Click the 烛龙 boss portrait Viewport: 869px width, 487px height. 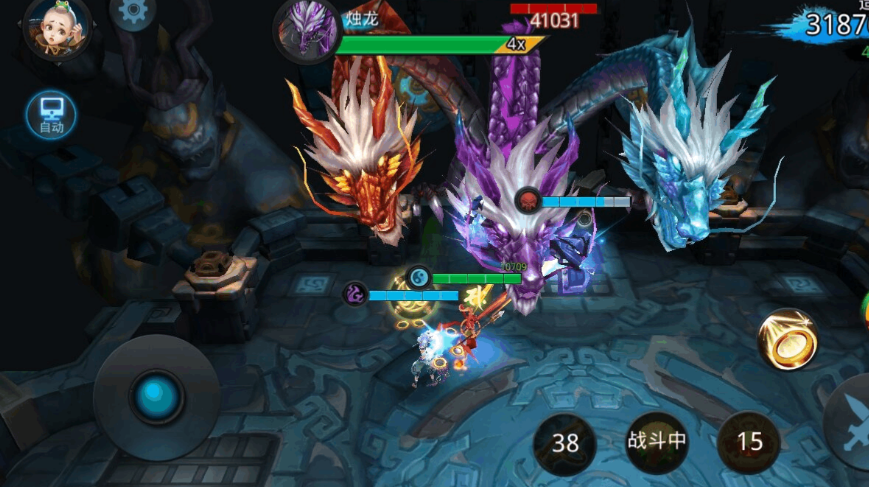(307, 30)
